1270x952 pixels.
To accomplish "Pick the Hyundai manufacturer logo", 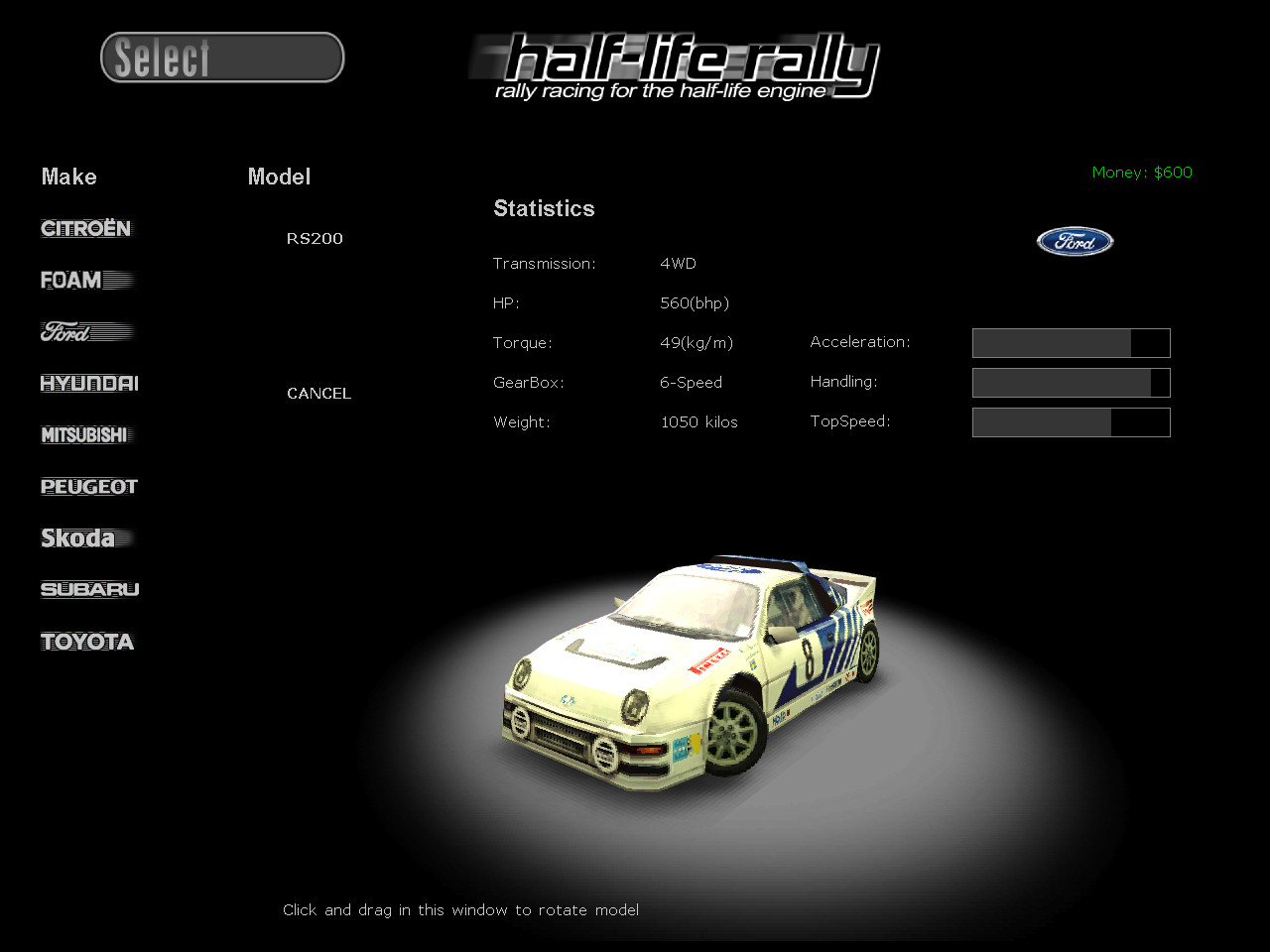I will 88,383.
